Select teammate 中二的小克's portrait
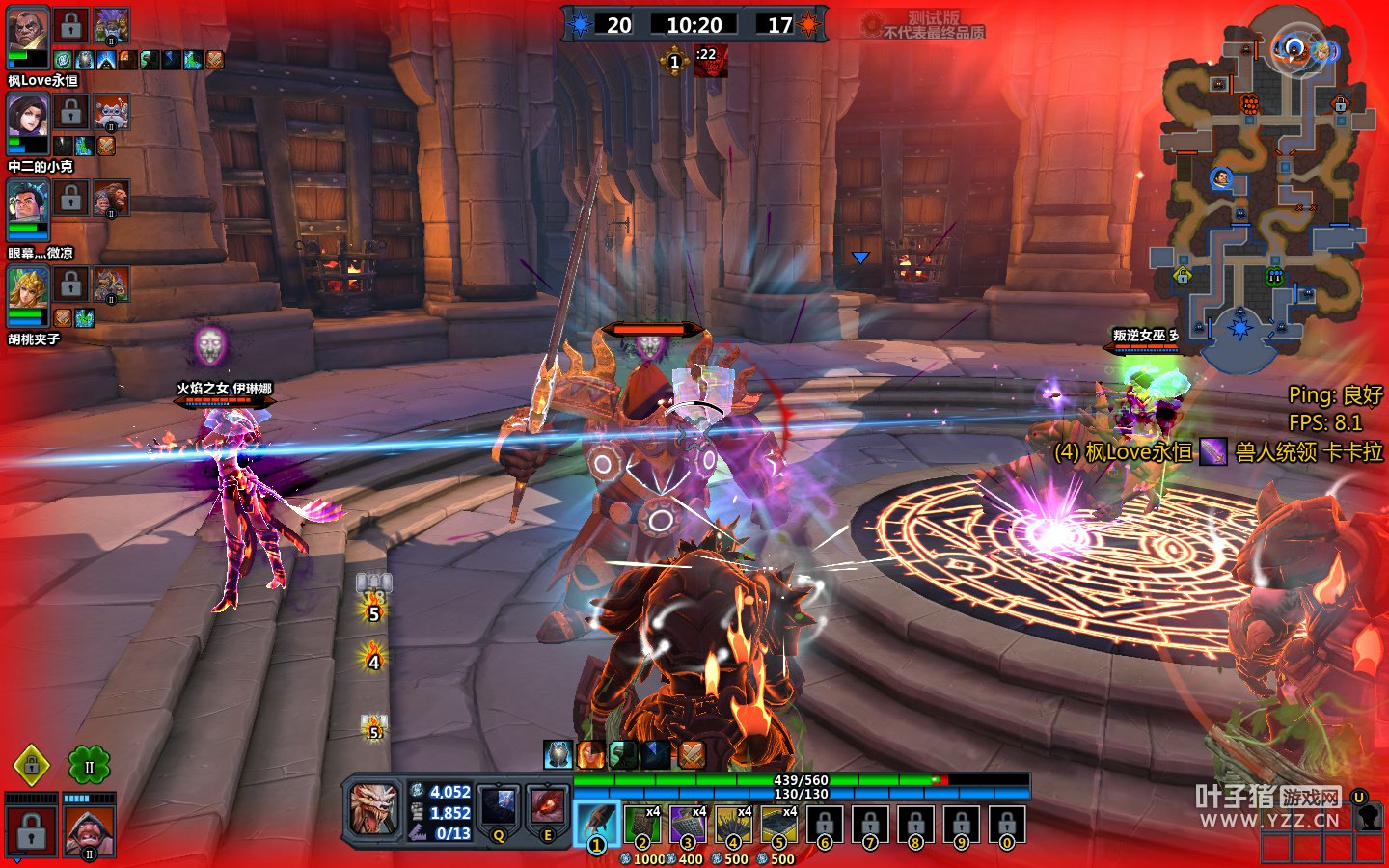 (28, 119)
